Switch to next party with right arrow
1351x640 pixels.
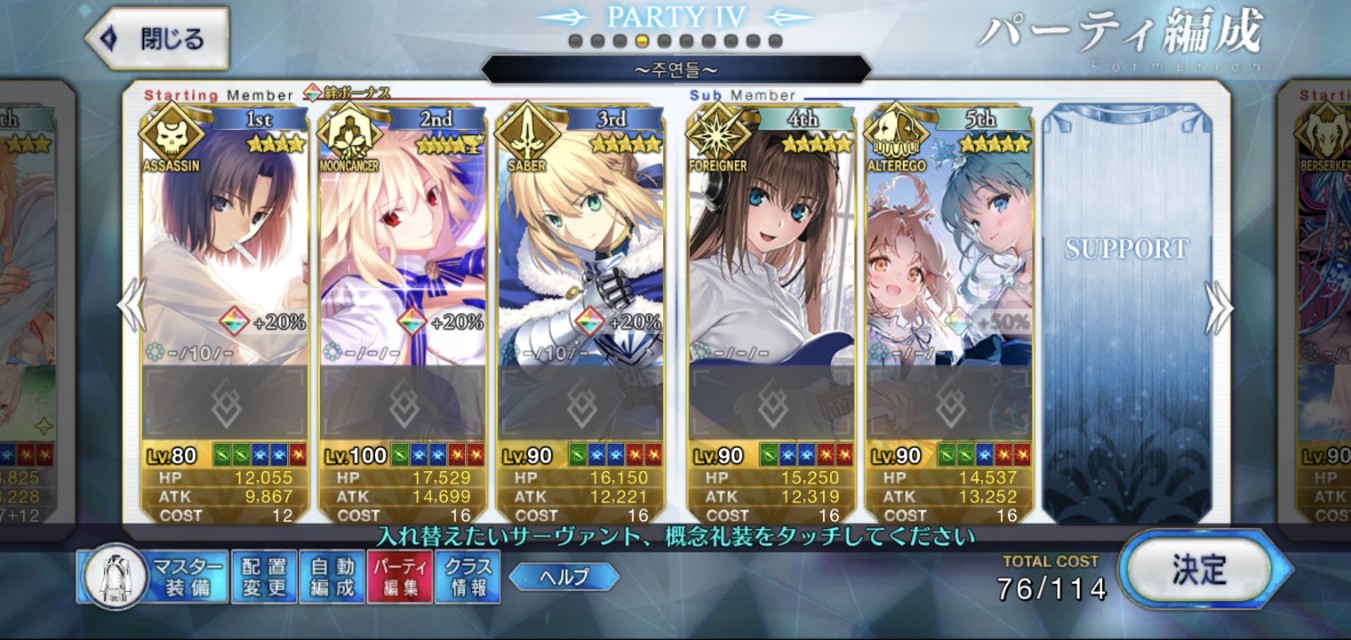(1217, 307)
